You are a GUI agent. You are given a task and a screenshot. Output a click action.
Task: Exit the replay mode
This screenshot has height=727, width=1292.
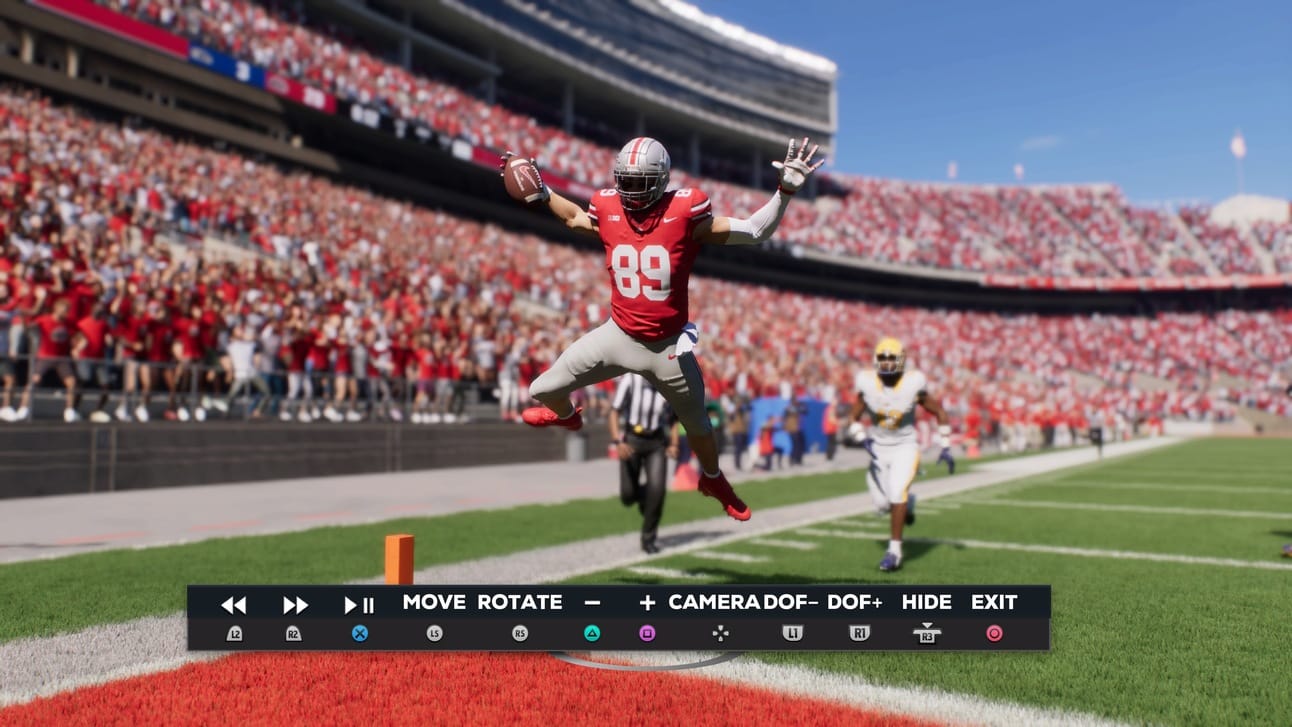pyautogui.click(x=994, y=602)
